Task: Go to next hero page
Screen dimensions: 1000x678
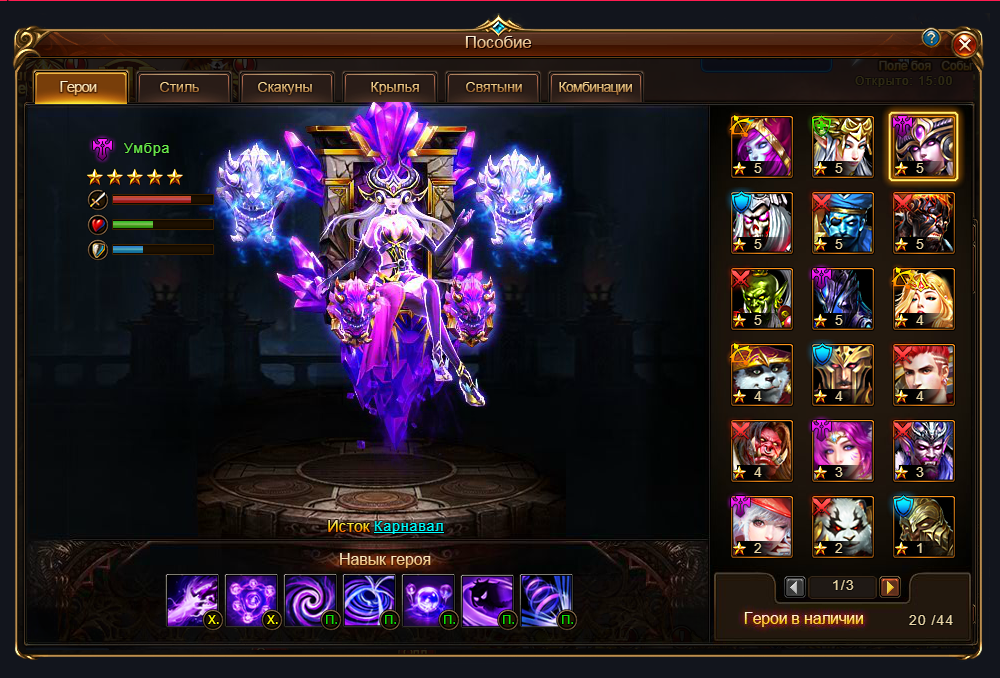Action: (x=889, y=586)
